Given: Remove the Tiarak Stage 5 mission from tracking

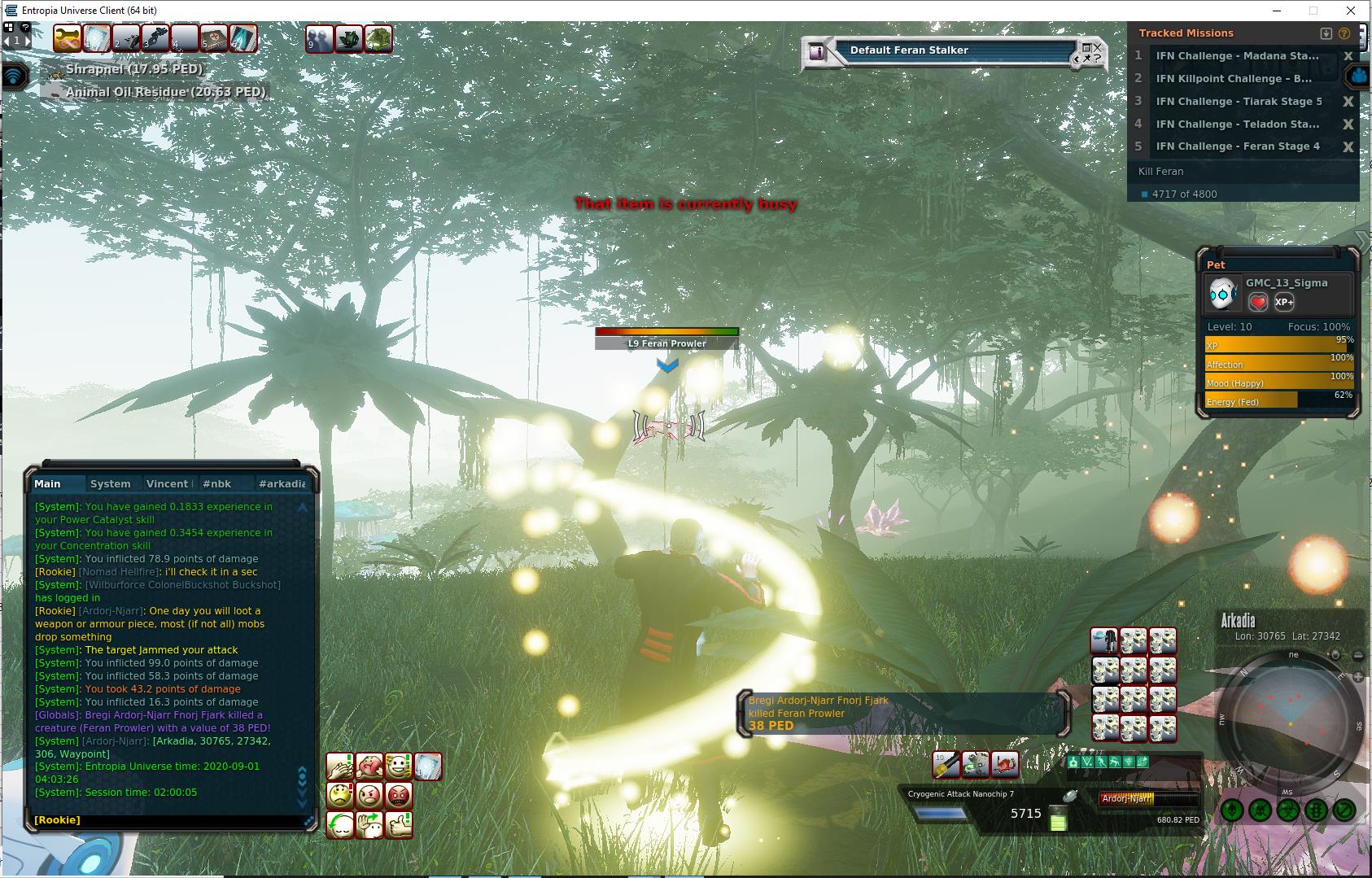Looking at the screenshot, I should [1348, 102].
